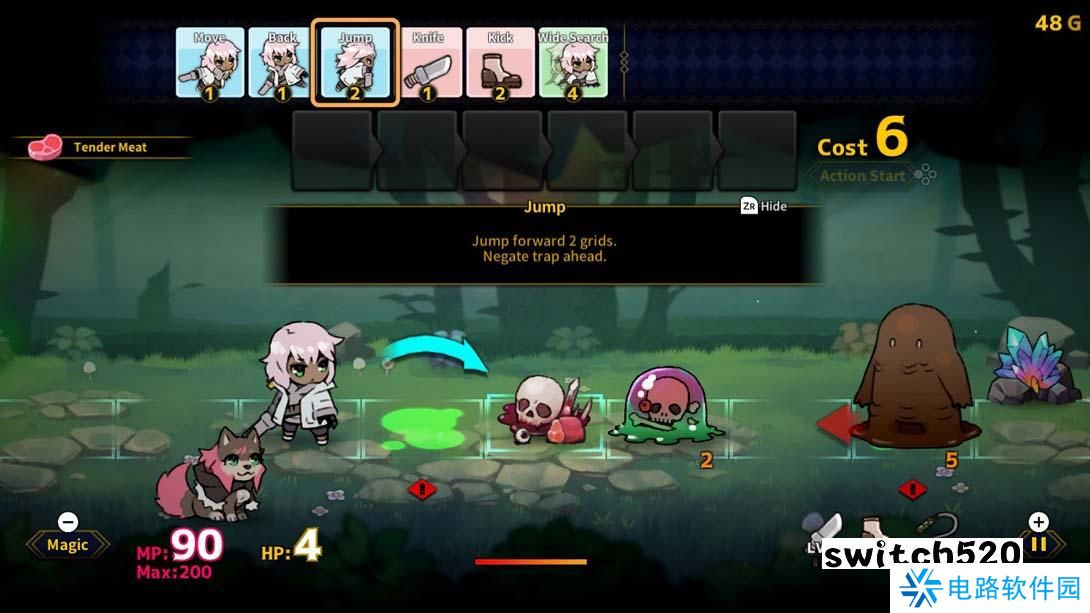Choose the Kick boot card

coord(500,63)
